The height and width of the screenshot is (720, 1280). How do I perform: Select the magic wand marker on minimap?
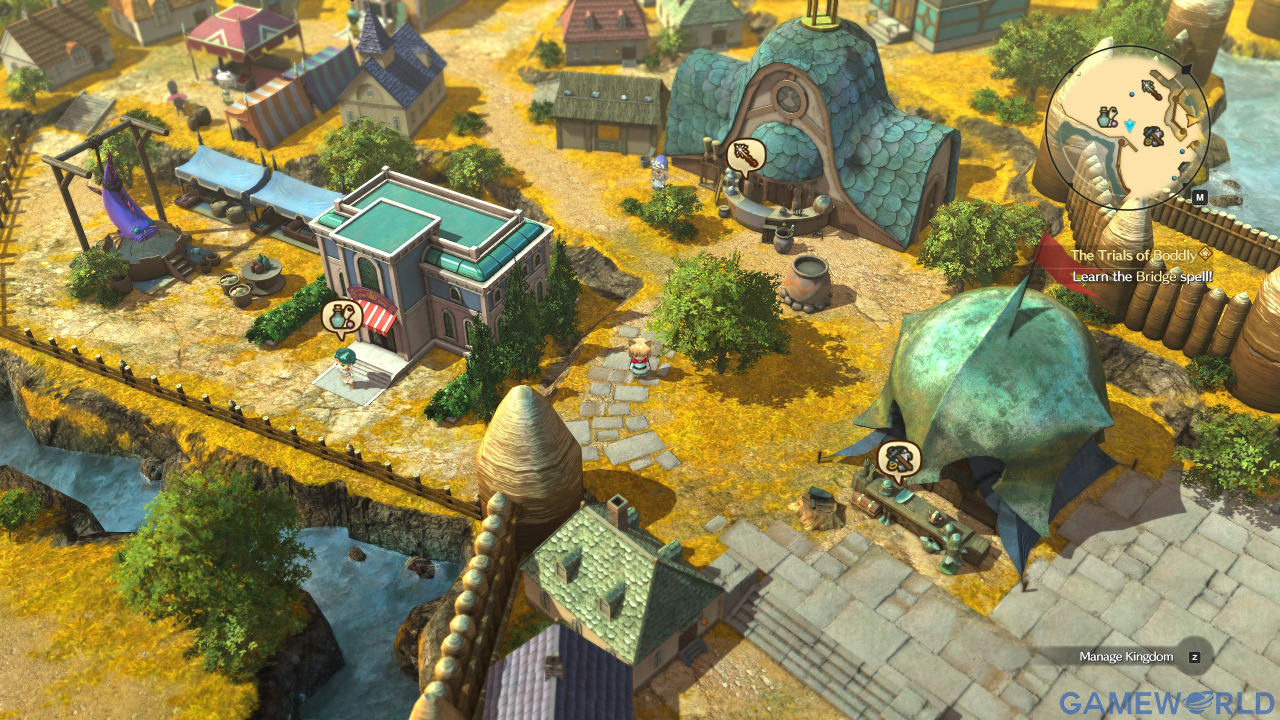(x=1152, y=90)
